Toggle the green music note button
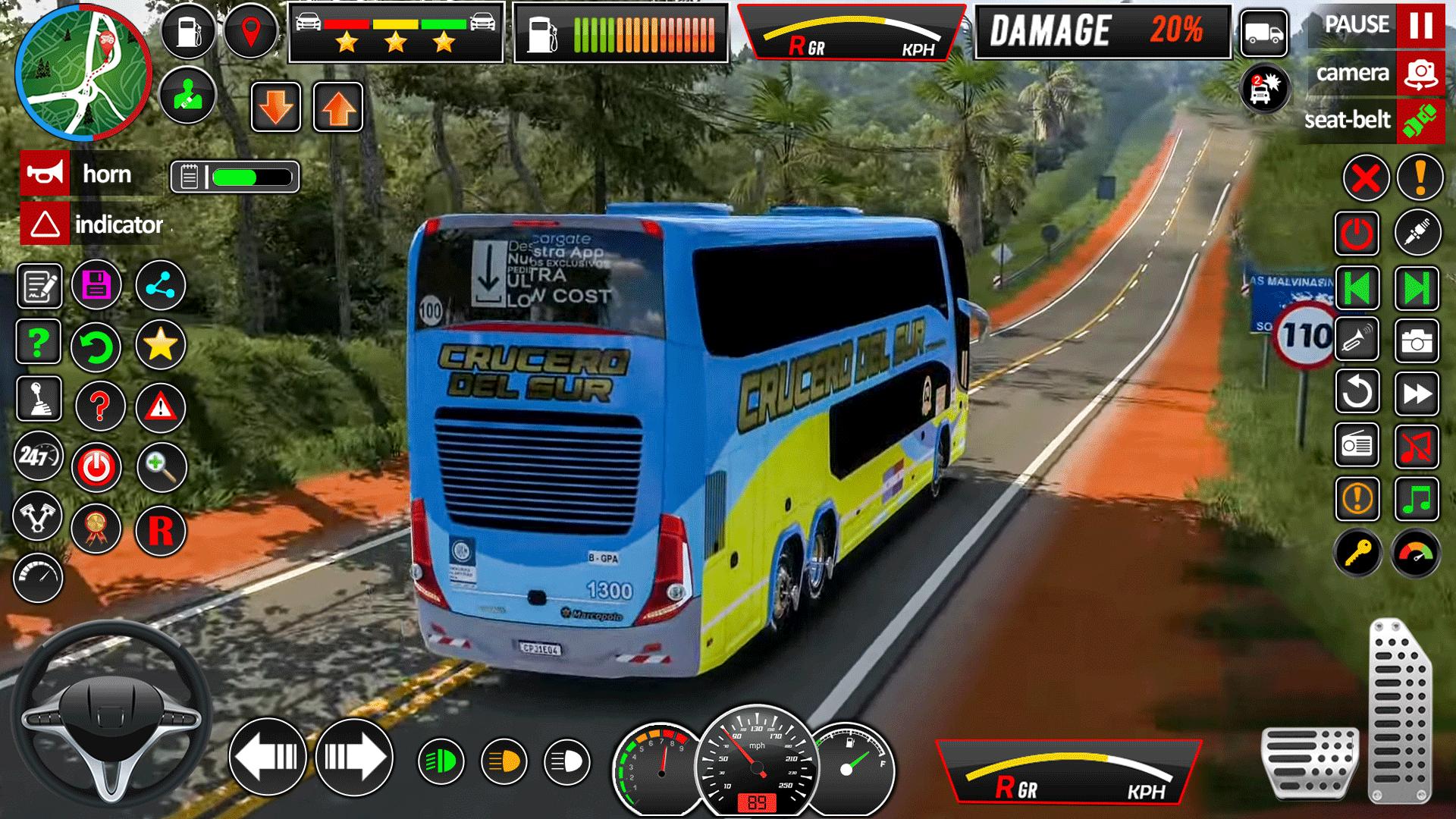The image size is (1456, 819). (1417, 500)
